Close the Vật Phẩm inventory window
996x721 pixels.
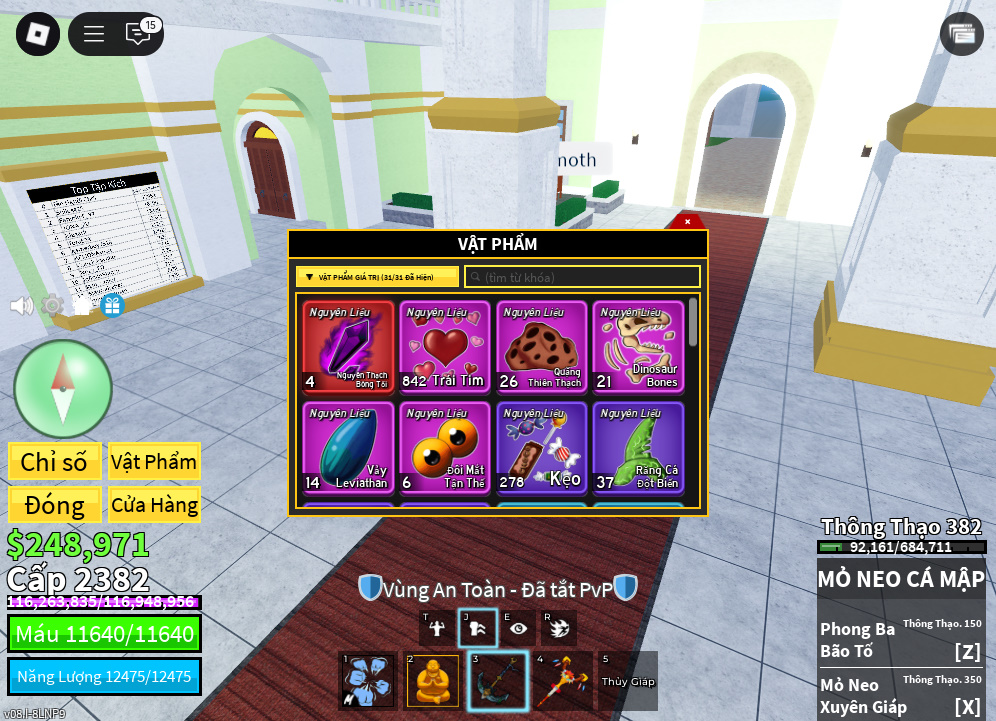(687, 221)
